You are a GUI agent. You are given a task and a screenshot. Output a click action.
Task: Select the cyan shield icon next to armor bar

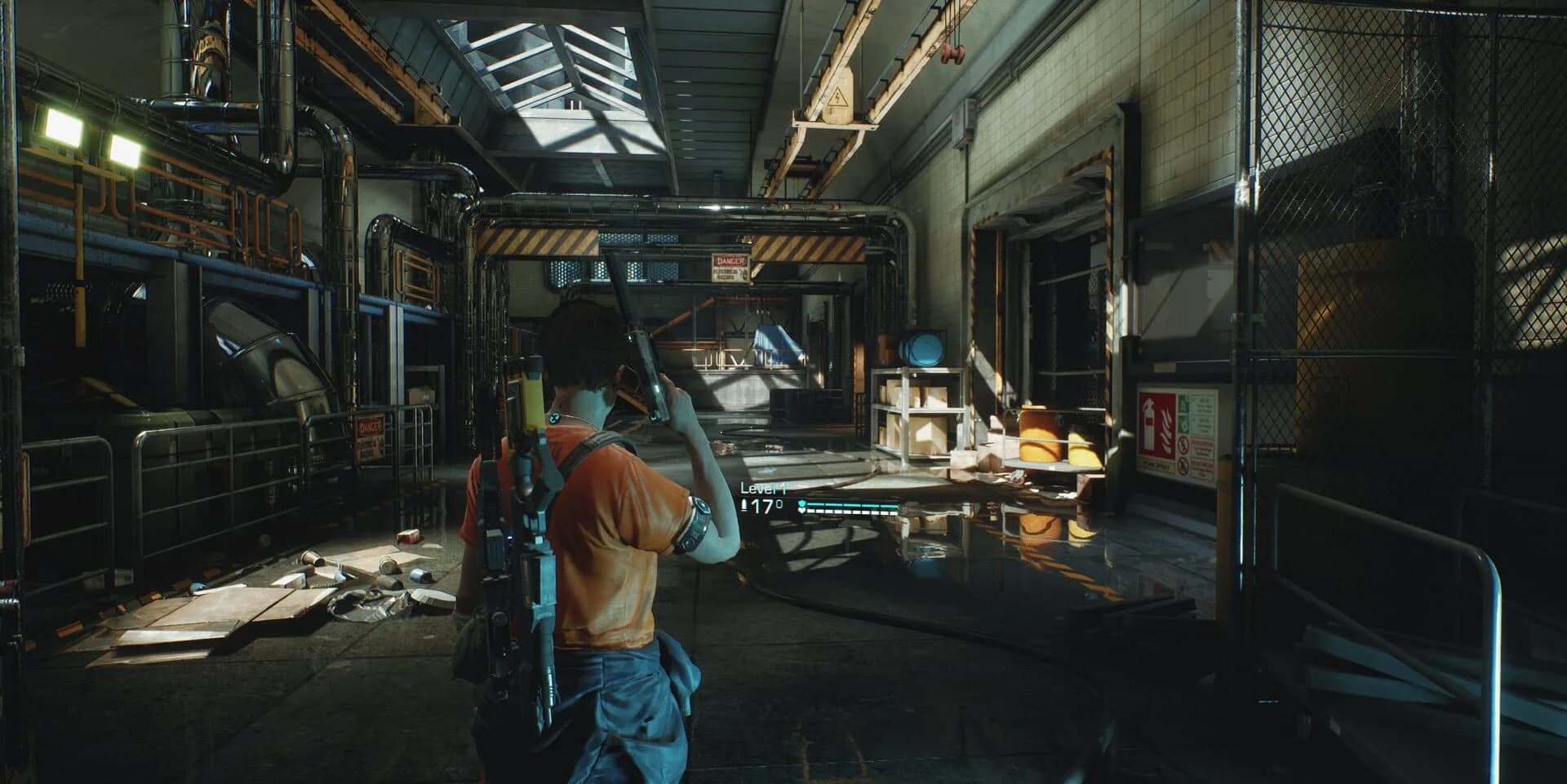[802, 504]
